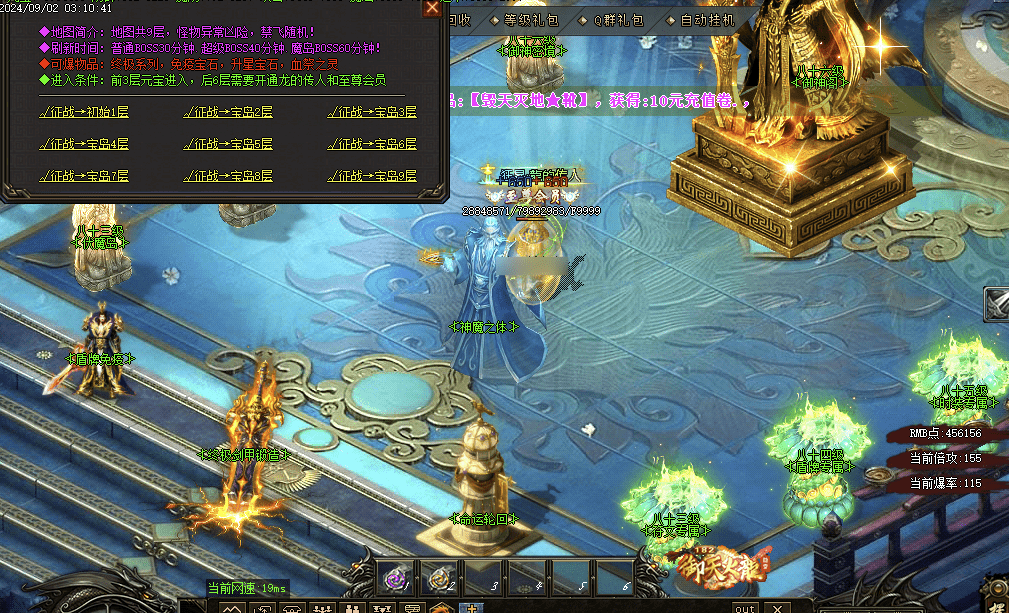Click the 'out' button on bottom bar
This screenshot has height=613, width=1009.
tap(744, 607)
